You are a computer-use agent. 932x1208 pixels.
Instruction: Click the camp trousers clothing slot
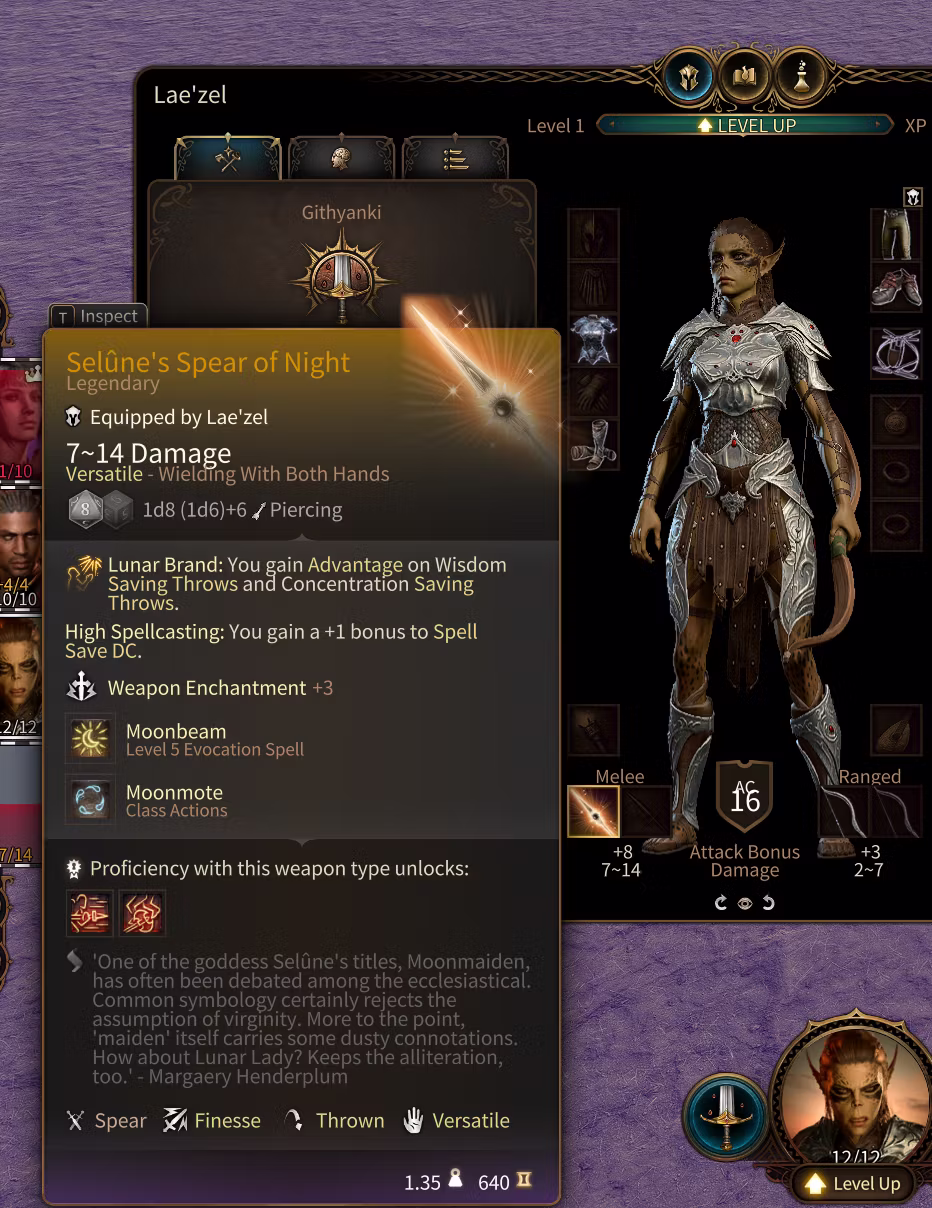pos(896,235)
